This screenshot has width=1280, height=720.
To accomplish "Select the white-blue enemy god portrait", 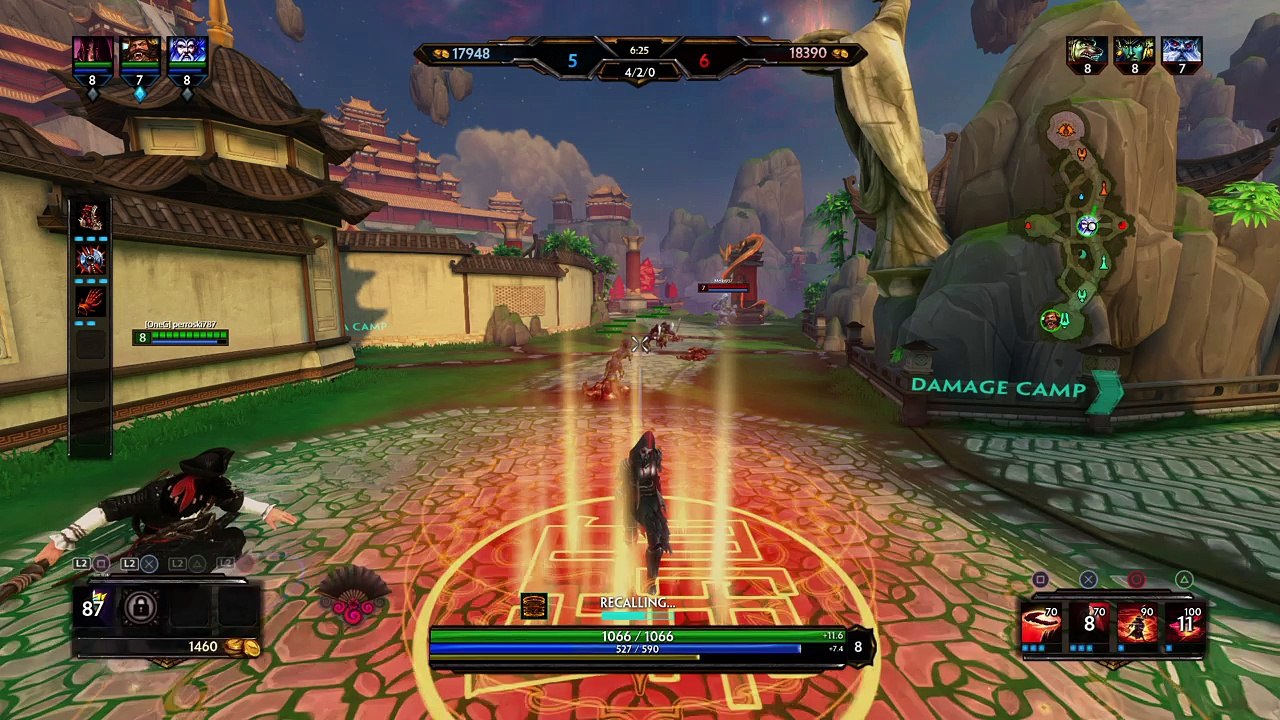I will pos(1181,52).
